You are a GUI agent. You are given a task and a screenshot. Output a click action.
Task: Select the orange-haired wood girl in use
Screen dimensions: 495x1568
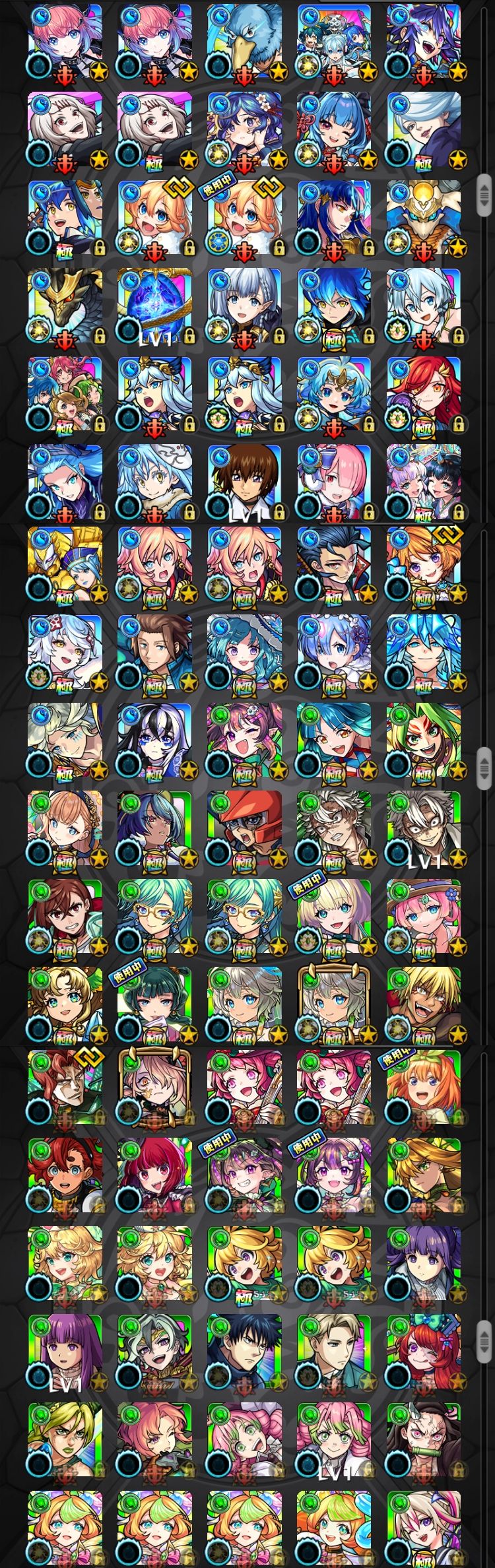tap(423, 1090)
